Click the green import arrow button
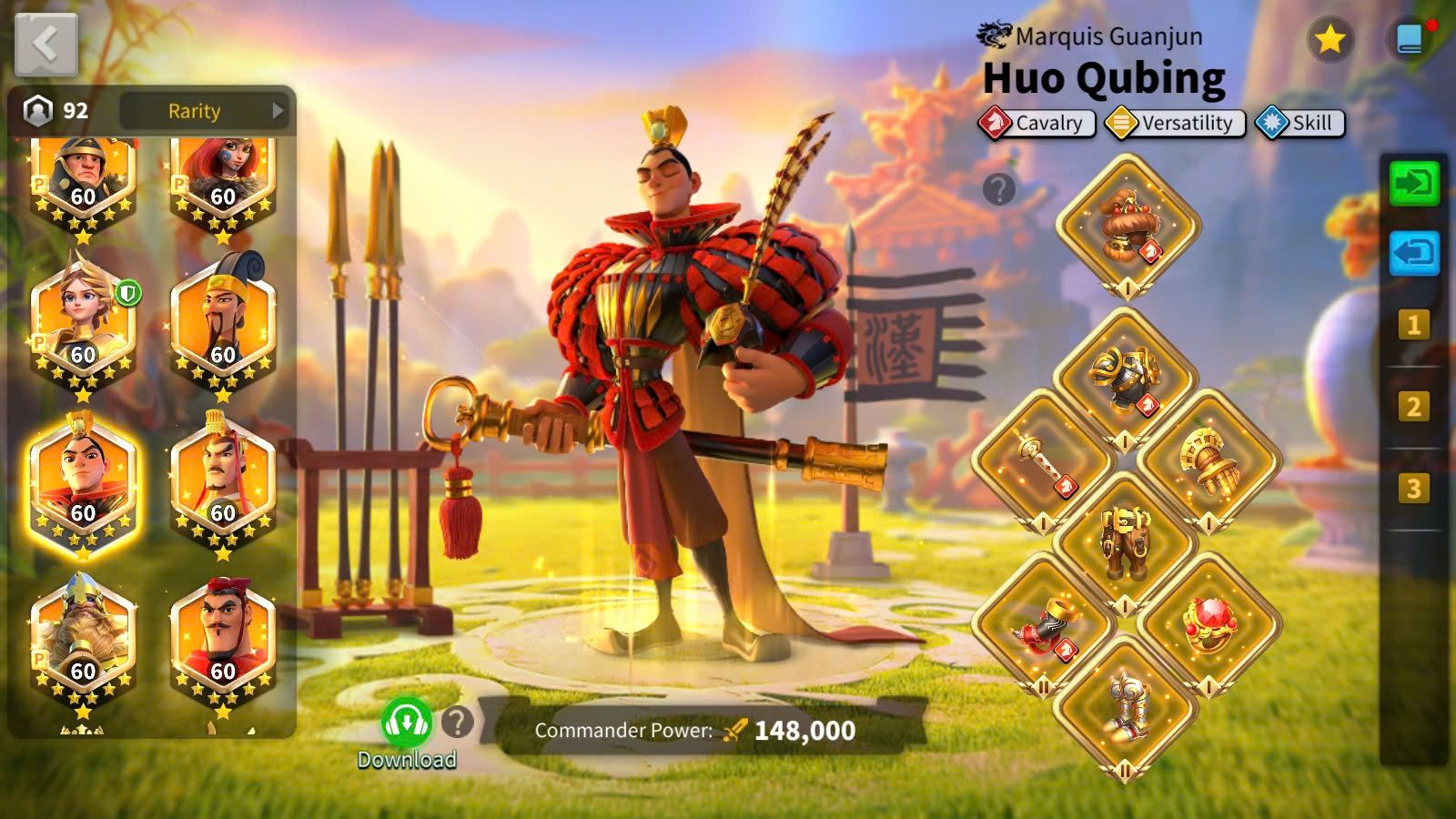Screen dimensions: 1456x819 1413,183
